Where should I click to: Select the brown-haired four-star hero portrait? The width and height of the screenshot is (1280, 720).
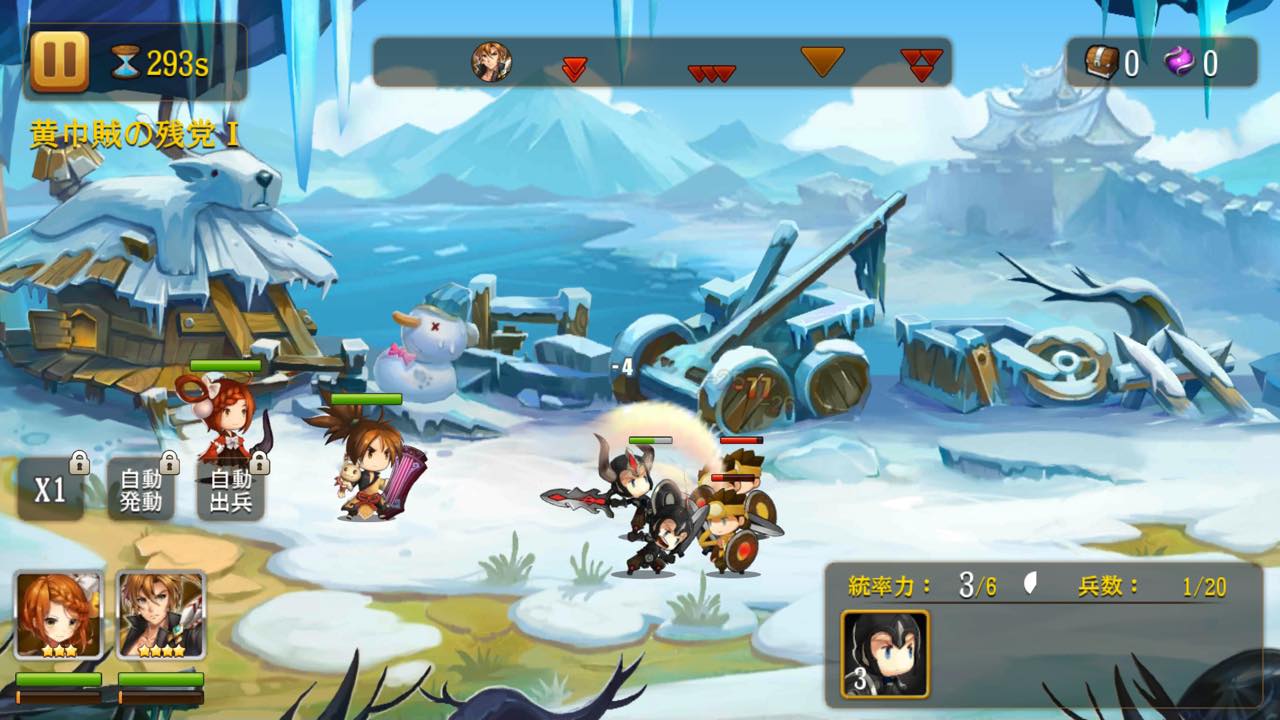[161, 614]
